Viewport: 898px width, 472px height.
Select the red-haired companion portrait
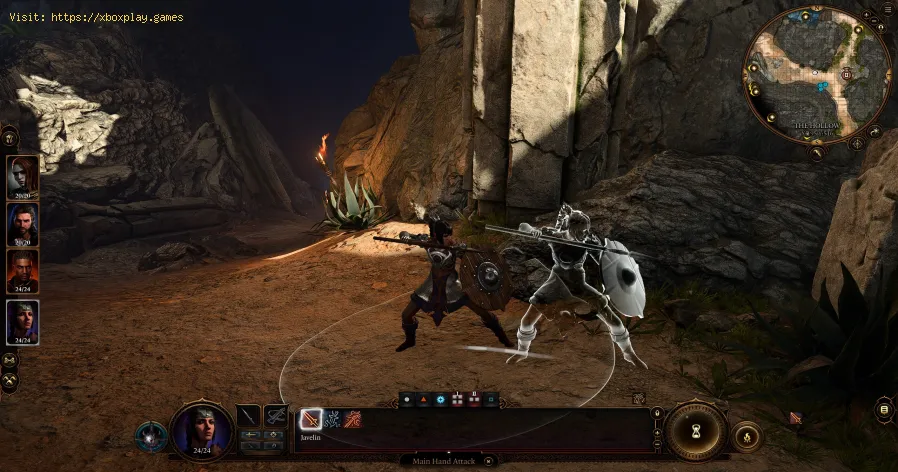pyautogui.click(x=23, y=176)
